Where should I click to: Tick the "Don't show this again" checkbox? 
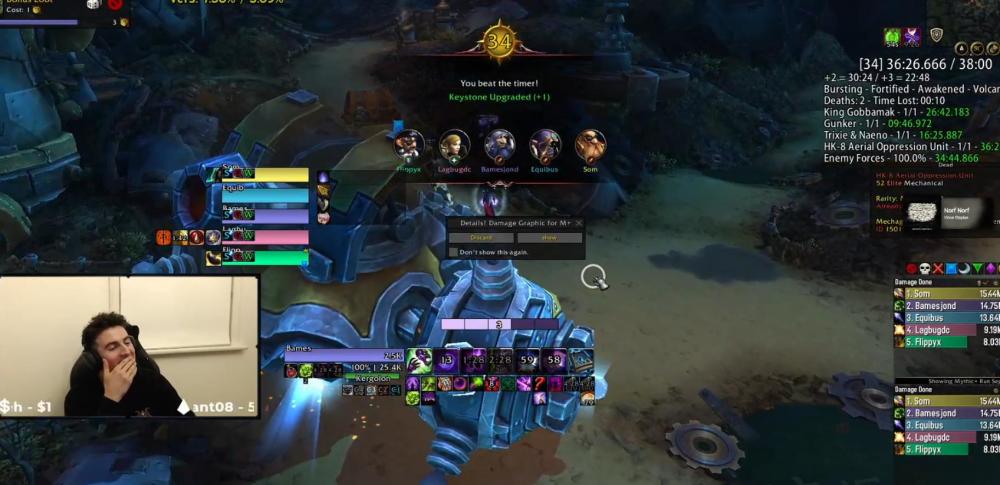454,252
